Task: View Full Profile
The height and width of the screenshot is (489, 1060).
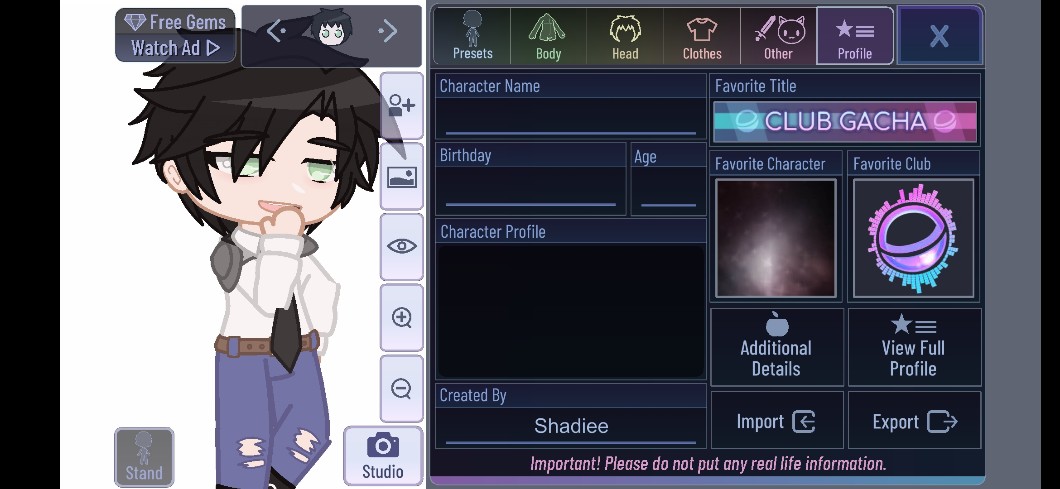Action: 913,347
